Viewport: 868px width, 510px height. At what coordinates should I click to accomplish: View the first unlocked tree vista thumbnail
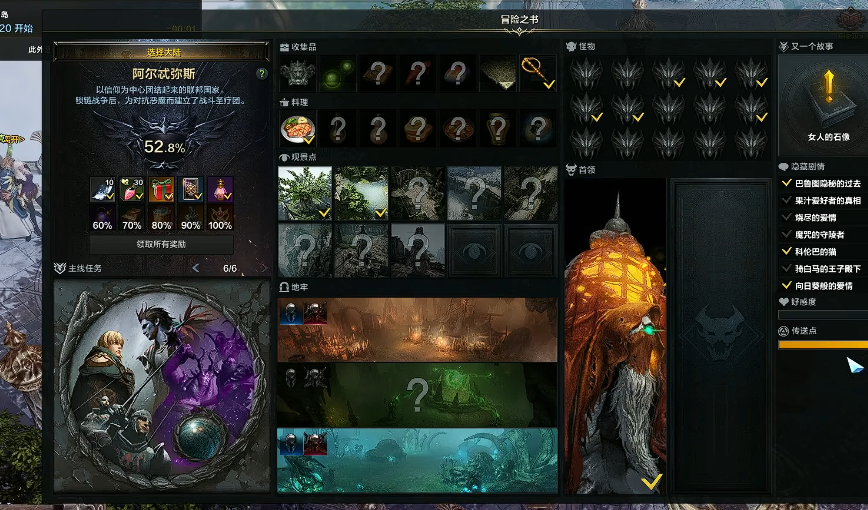(304, 193)
